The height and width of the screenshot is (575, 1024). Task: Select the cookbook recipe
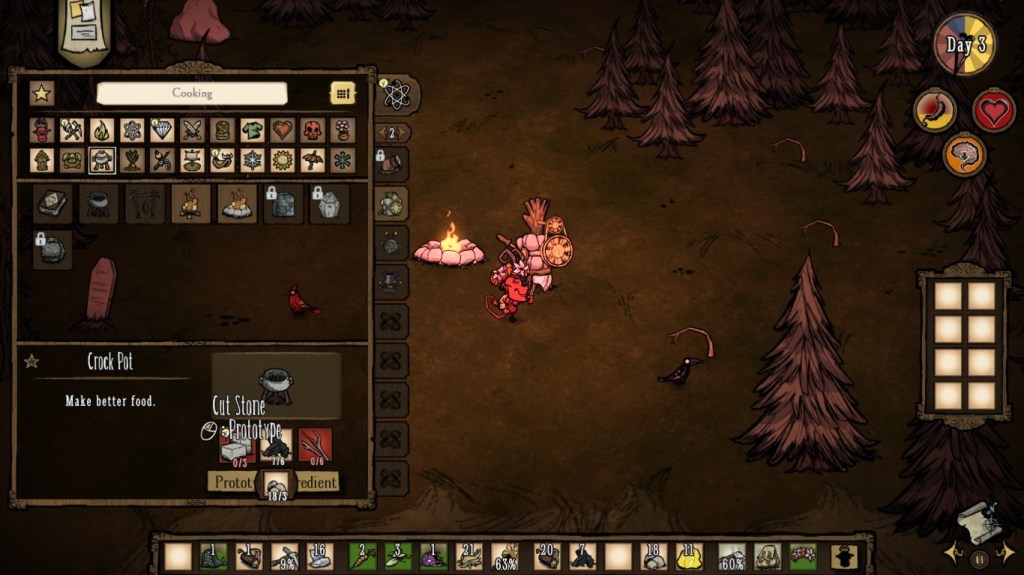point(51,203)
